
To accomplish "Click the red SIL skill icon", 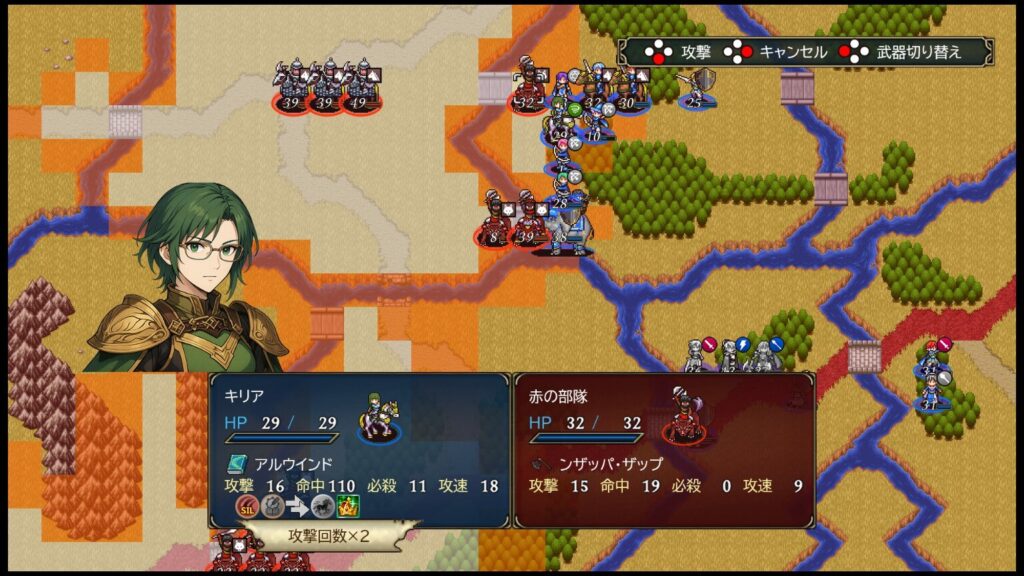I will click(x=246, y=508).
